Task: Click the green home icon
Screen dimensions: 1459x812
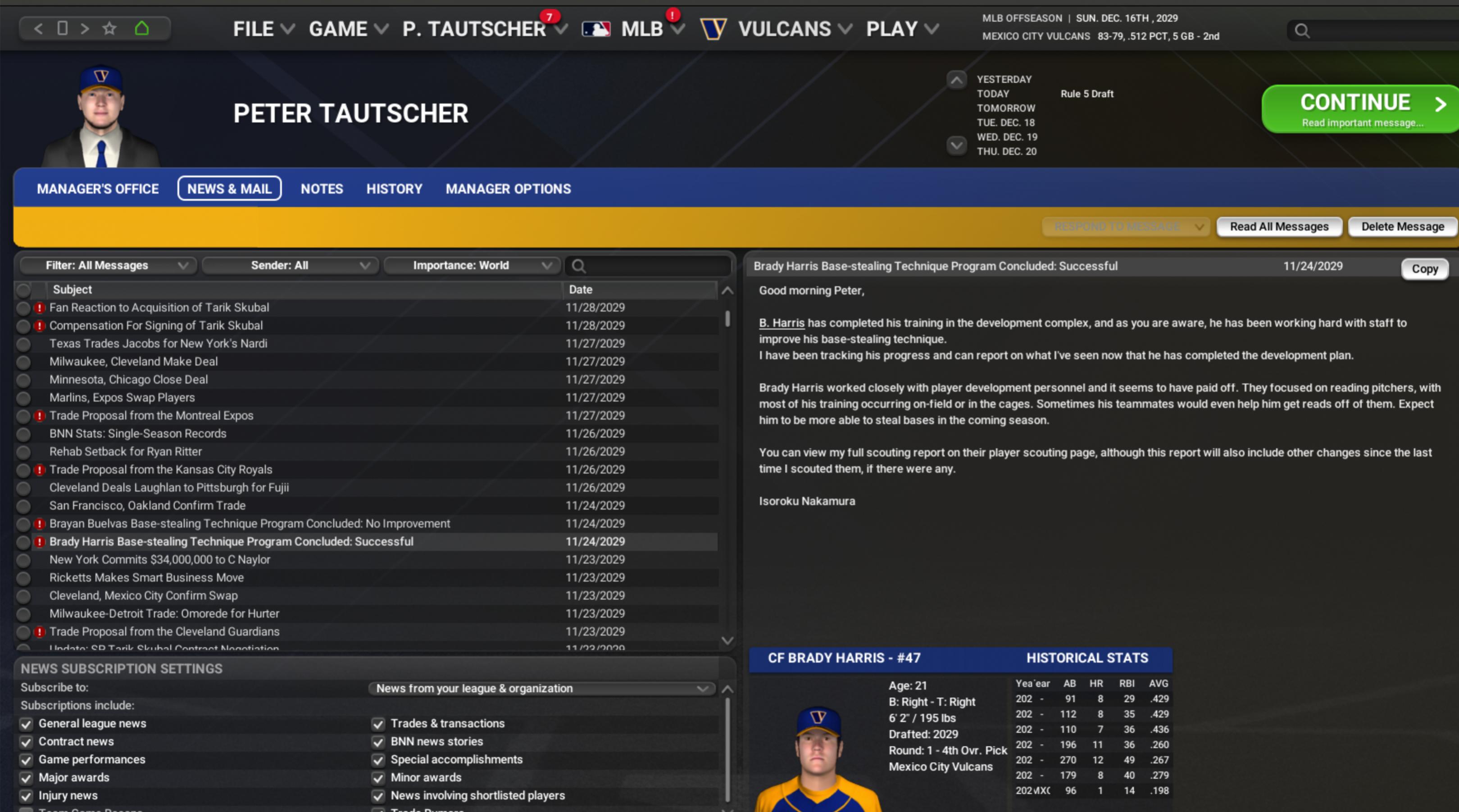Action: tap(141, 28)
